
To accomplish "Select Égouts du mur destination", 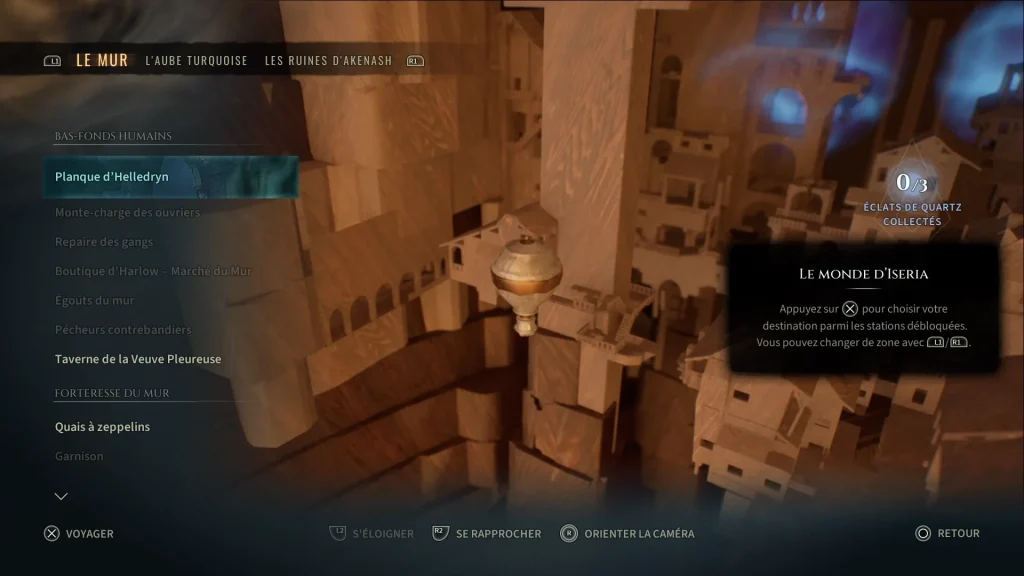I will (94, 300).
